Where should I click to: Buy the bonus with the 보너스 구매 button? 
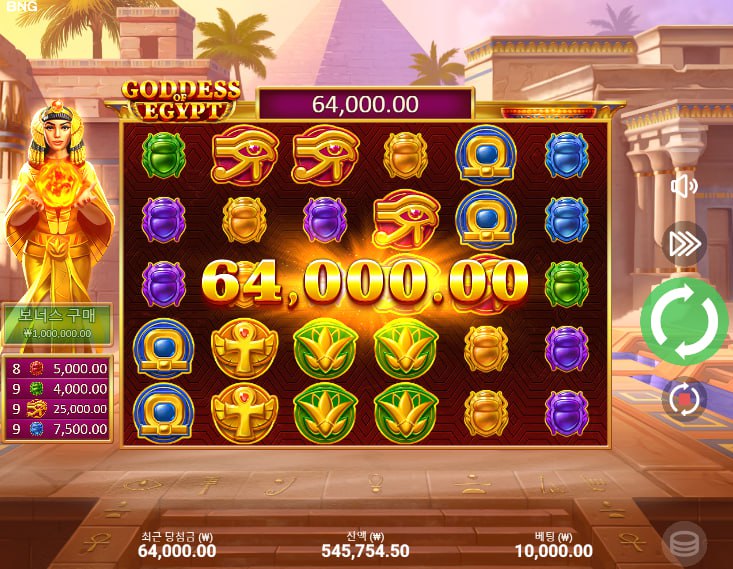coord(56,323)
